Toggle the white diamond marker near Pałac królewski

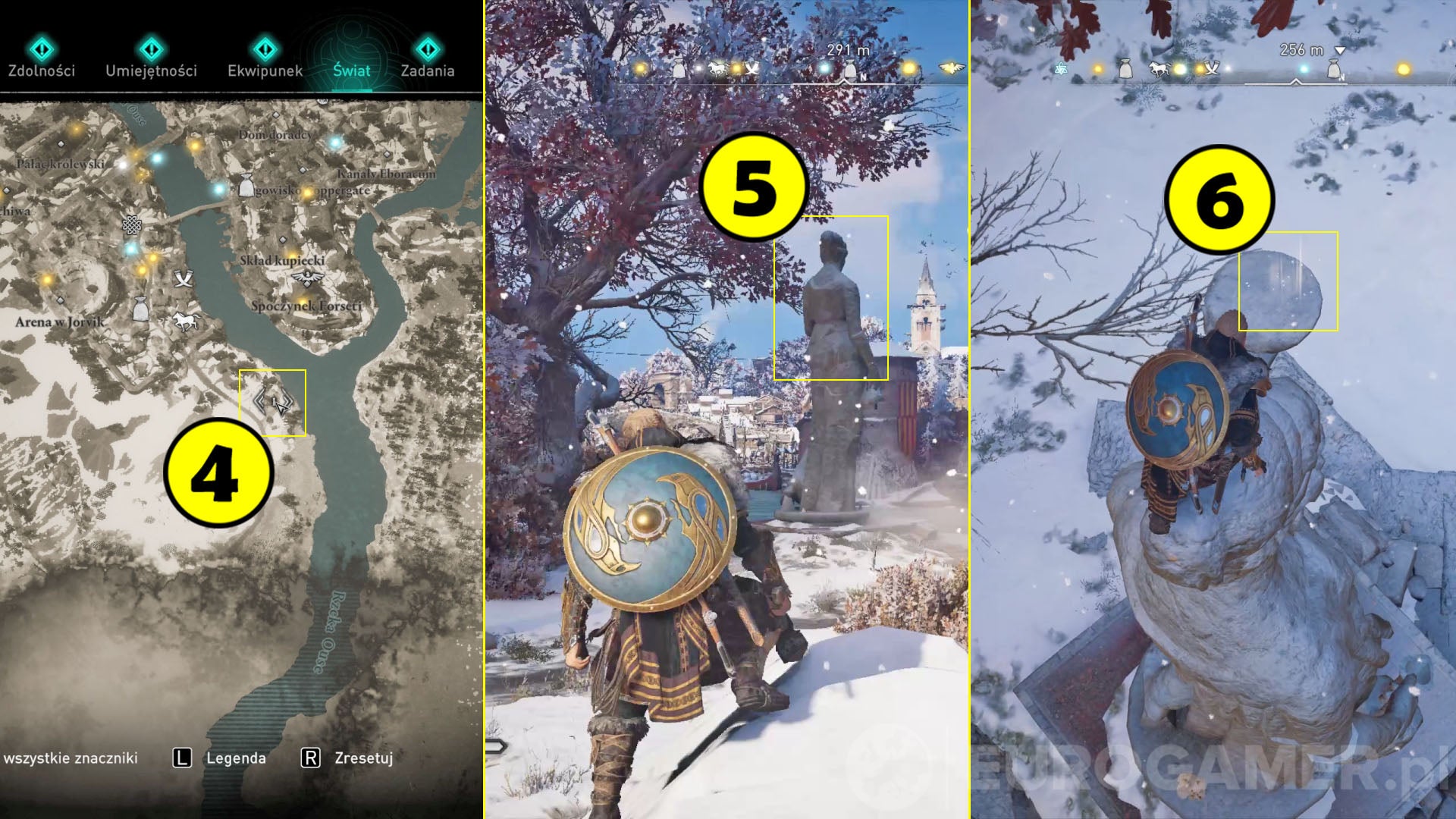61,143
